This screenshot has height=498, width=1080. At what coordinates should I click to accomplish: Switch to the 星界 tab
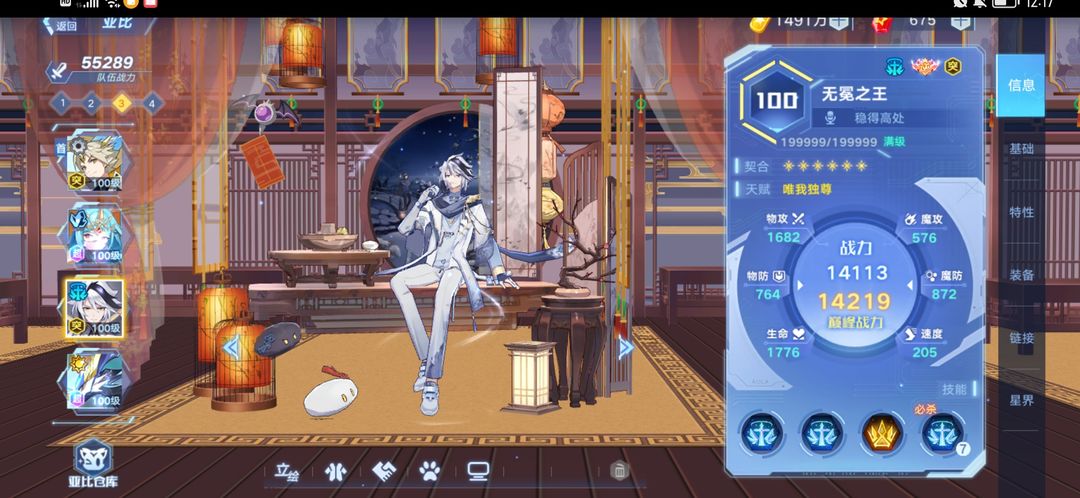pos(1021,401)
